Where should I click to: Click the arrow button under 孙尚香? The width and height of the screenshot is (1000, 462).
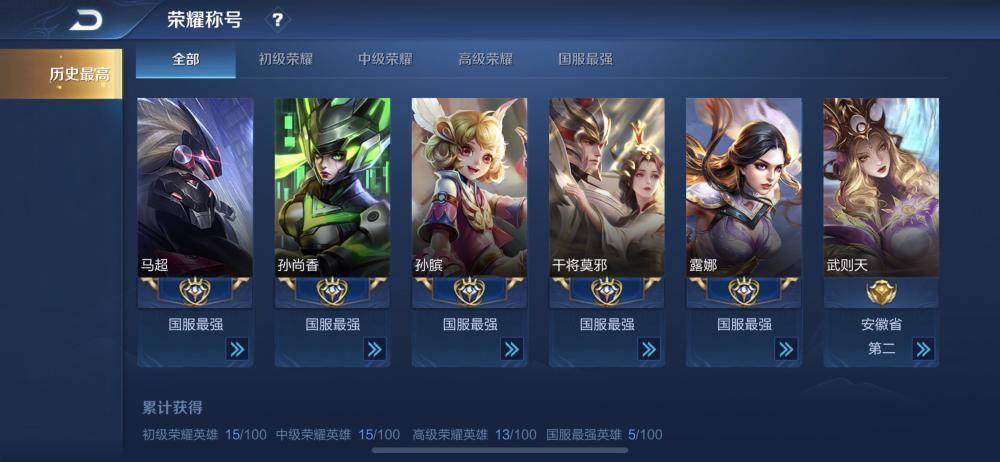pos(374,349)
